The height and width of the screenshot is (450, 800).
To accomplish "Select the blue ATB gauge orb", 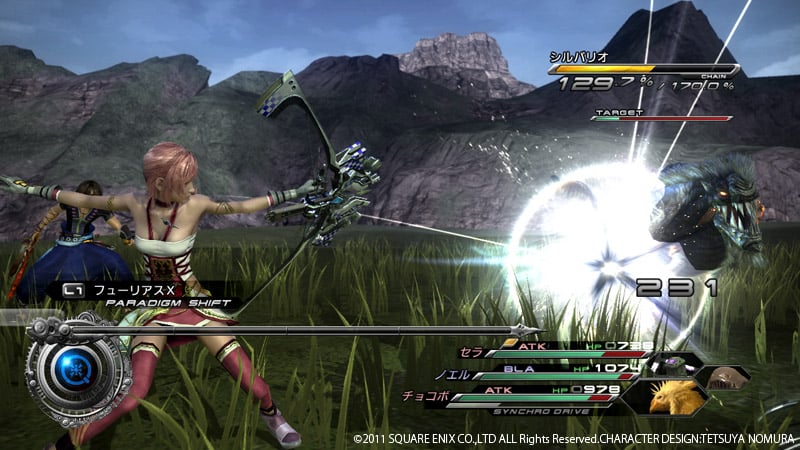I will 76,370.
